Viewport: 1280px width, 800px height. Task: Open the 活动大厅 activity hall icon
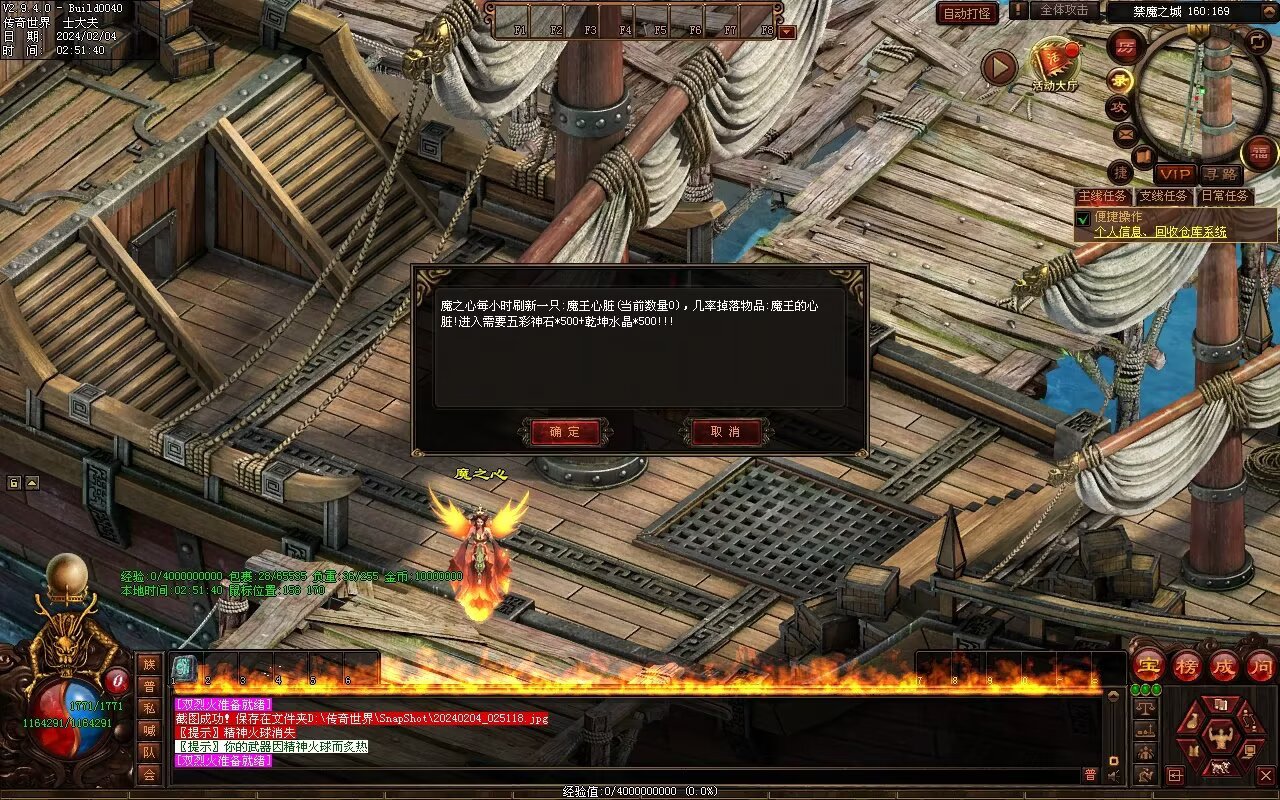(1055, 65)
